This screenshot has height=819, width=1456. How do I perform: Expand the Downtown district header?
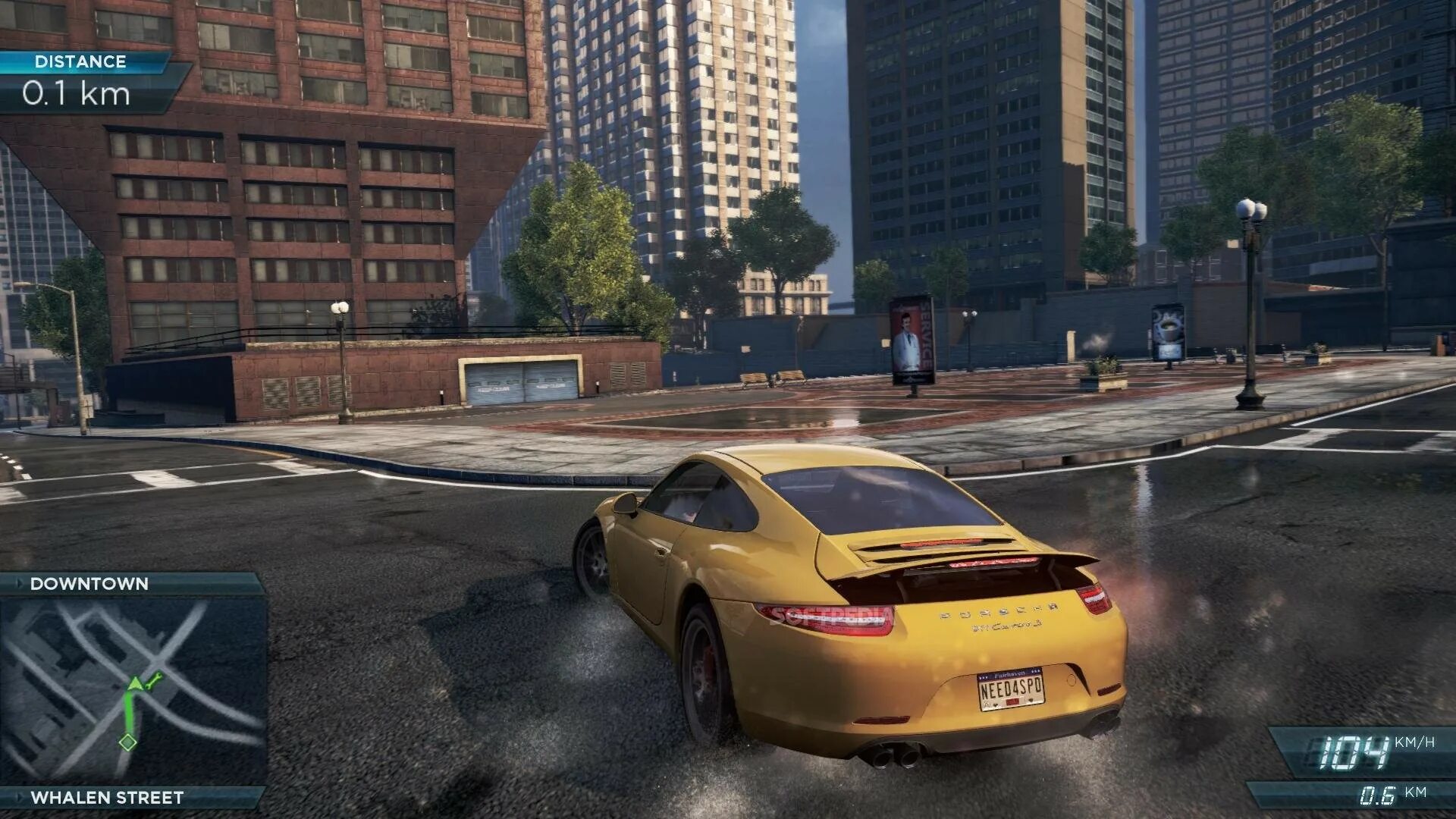click(x=89, y=584)
